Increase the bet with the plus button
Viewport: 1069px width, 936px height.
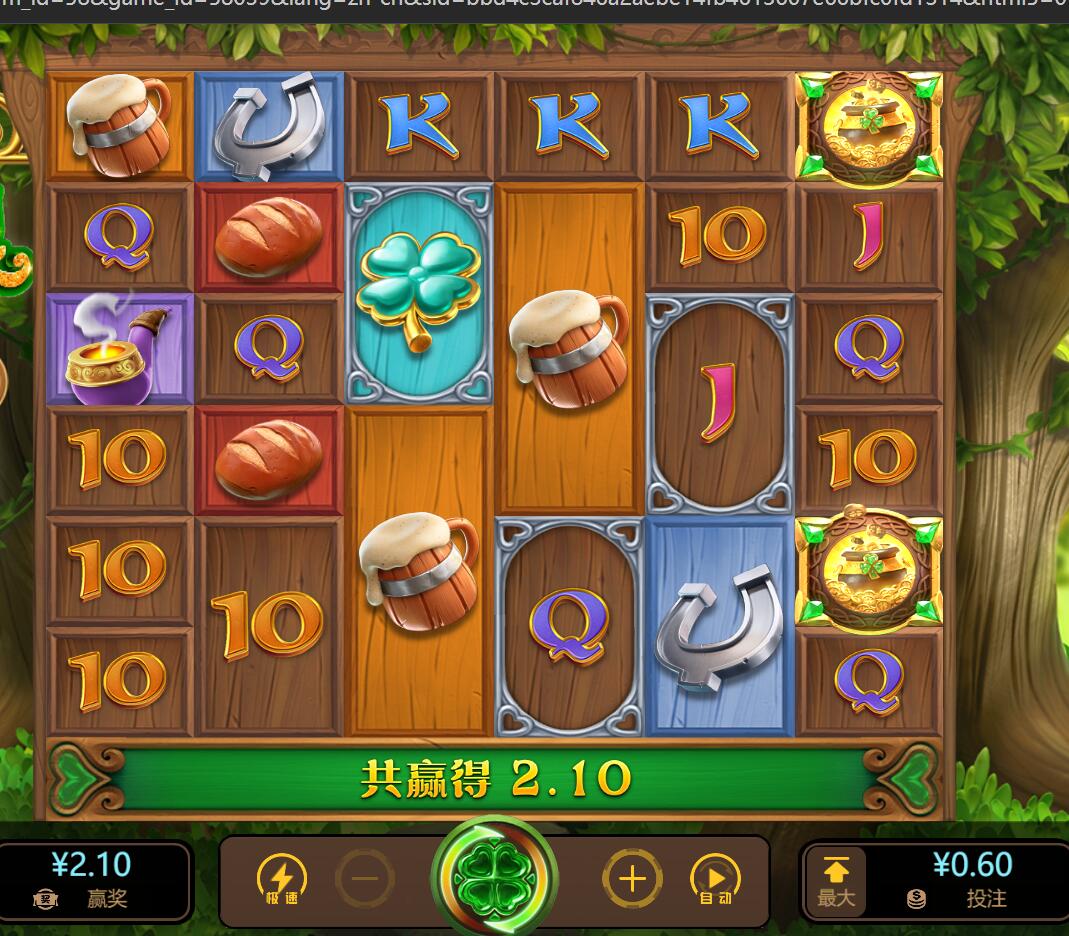tap(632, 879)
